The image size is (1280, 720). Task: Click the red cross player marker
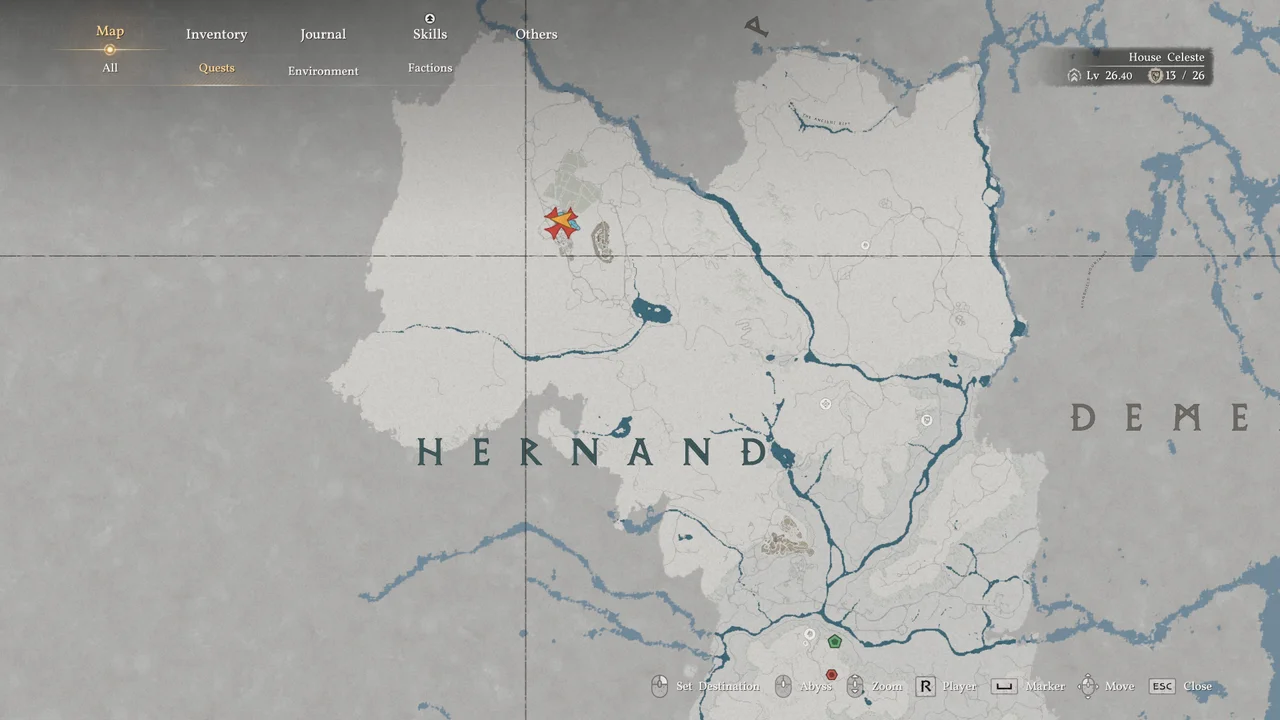pyautogui.click(x=560, y=223)
